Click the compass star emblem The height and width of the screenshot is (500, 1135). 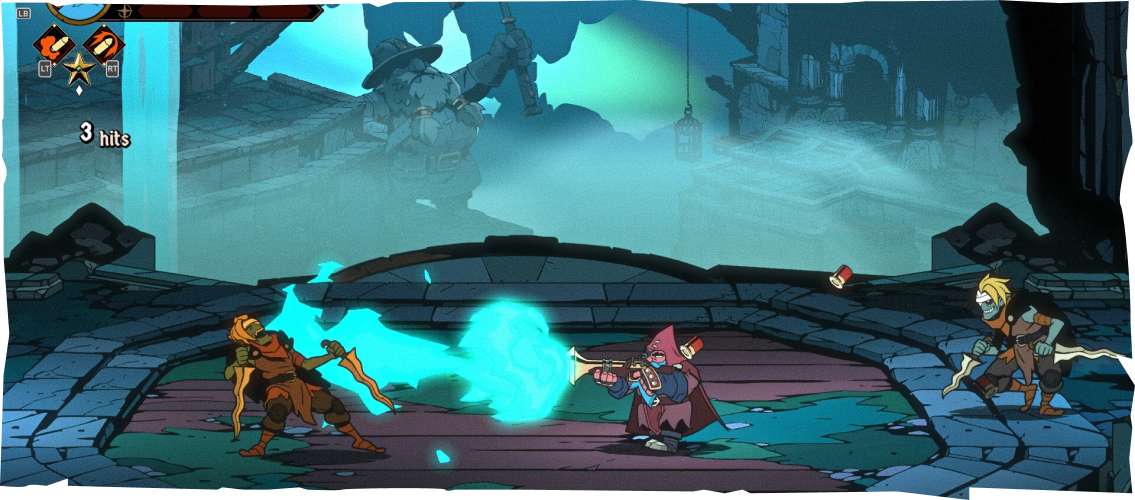coord(124,11)
